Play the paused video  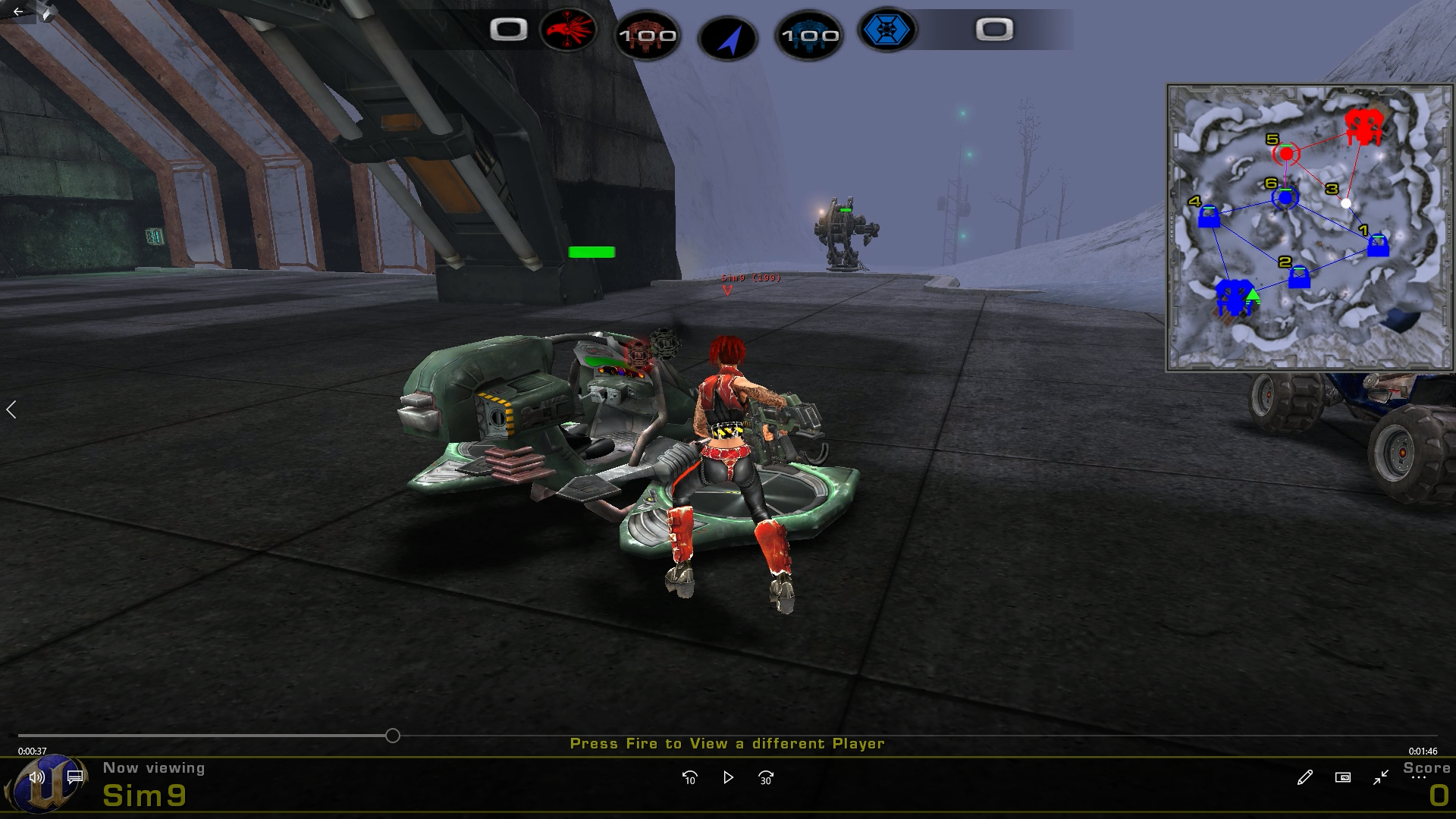[728, 777]
